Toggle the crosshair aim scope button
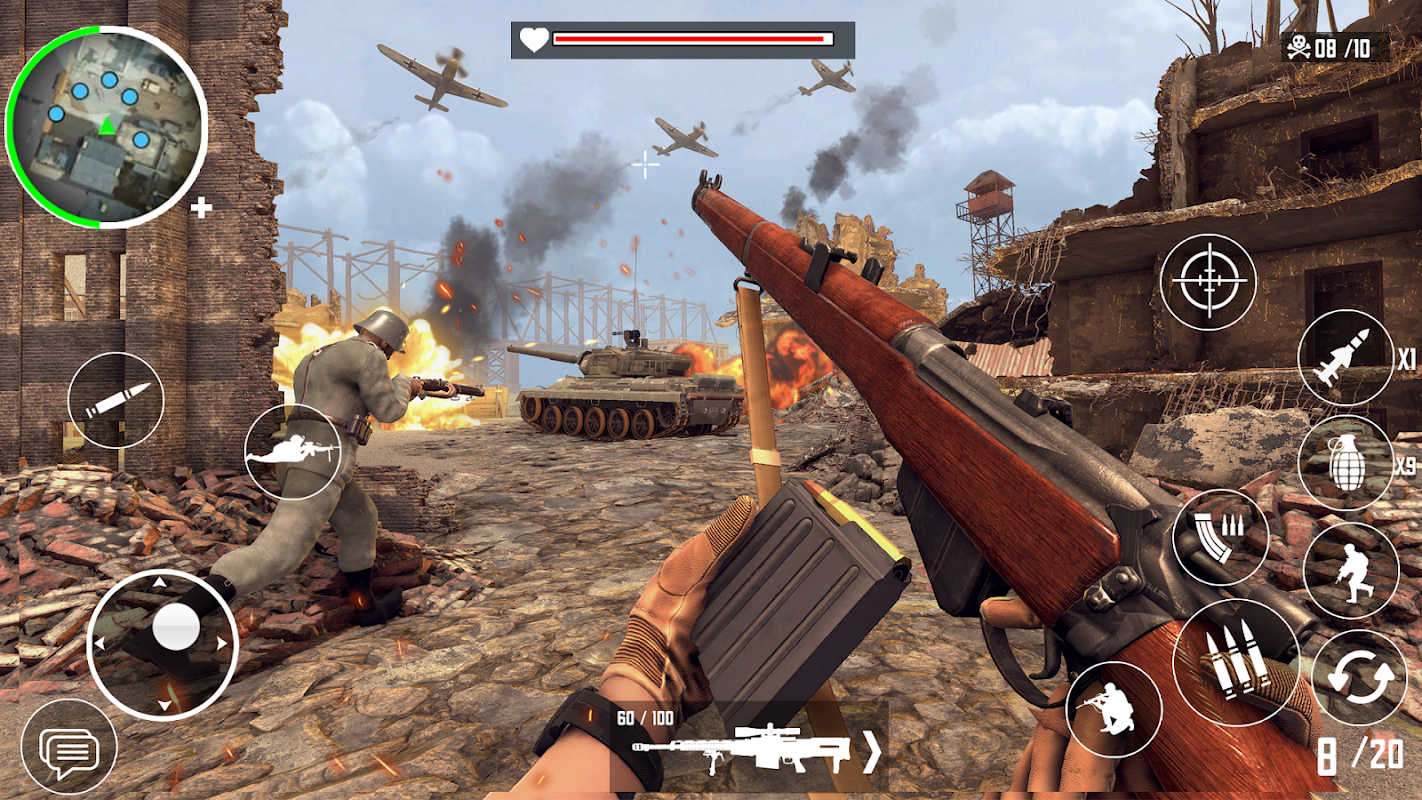 pyautogui.click(x=1208, y=281)
